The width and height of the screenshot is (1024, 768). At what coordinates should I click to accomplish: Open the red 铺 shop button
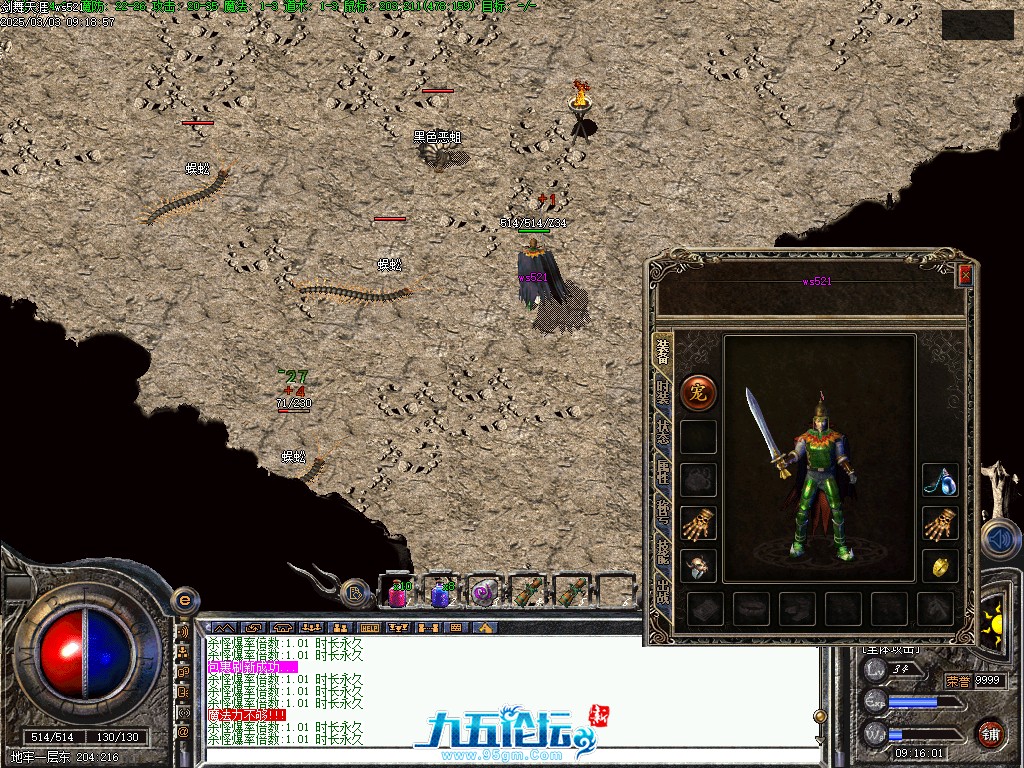pos(990,732)
